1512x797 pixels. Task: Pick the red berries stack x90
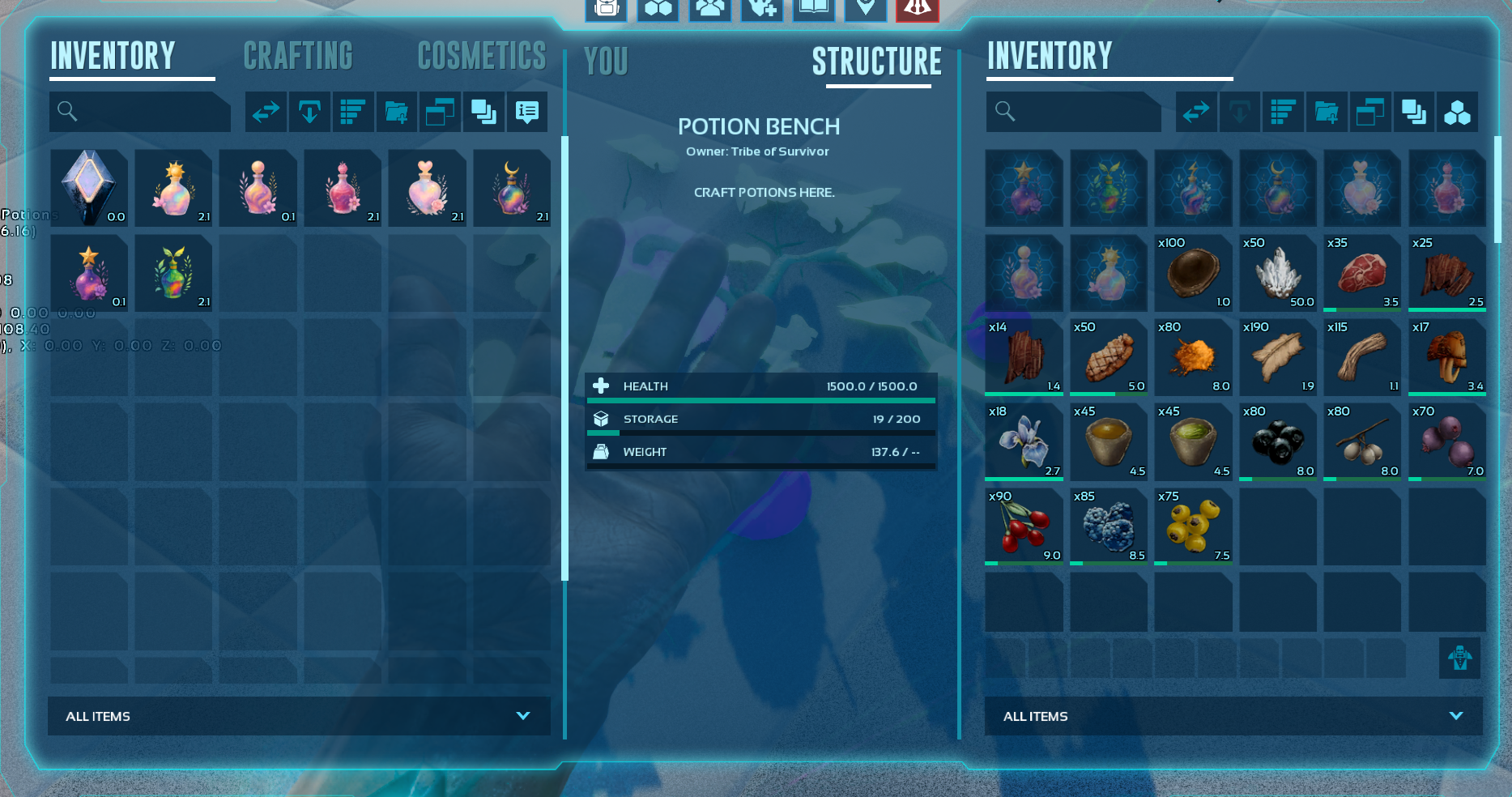1024,526
